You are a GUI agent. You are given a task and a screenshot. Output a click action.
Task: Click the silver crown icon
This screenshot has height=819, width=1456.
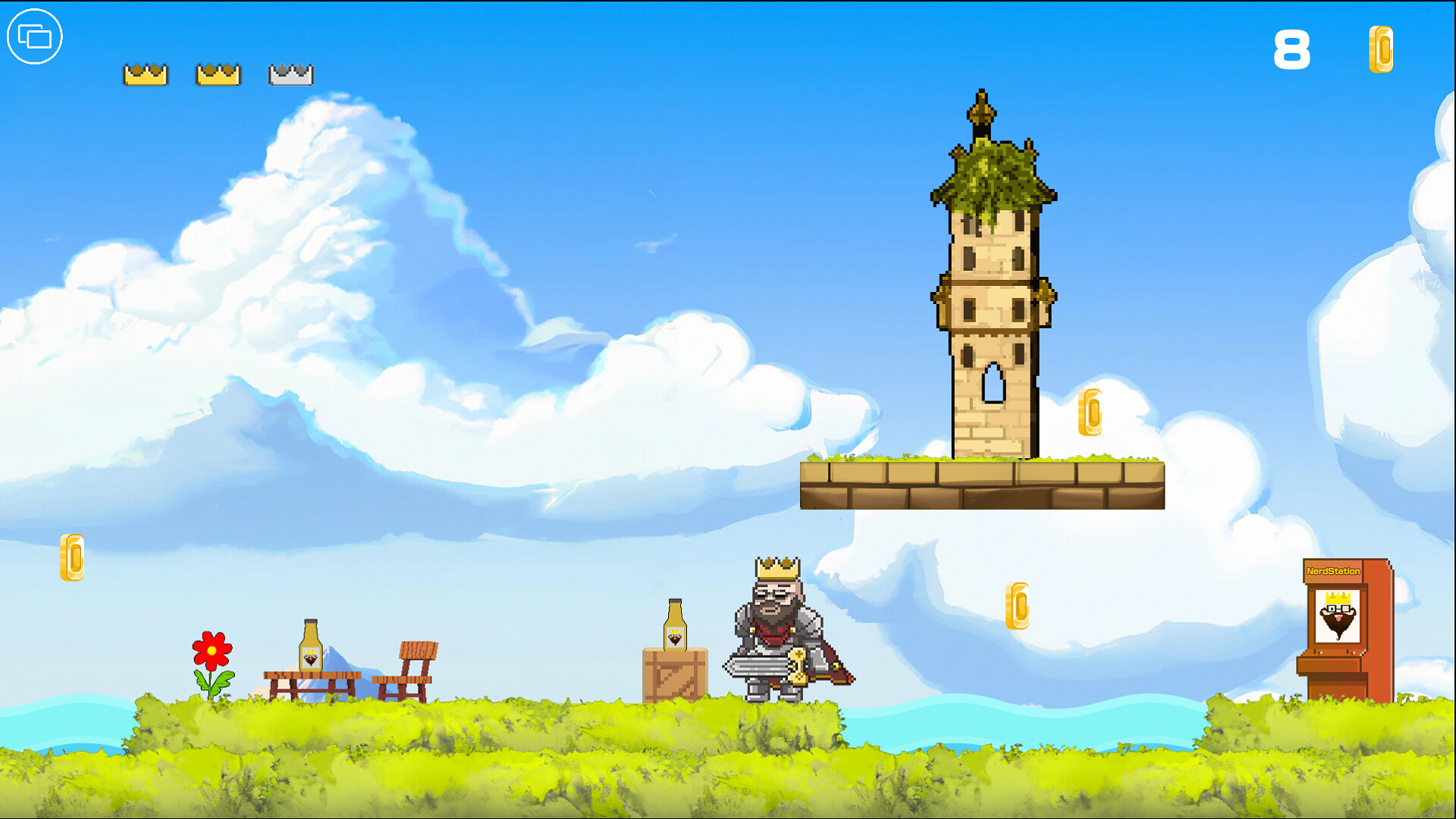[x=291, y=74]
